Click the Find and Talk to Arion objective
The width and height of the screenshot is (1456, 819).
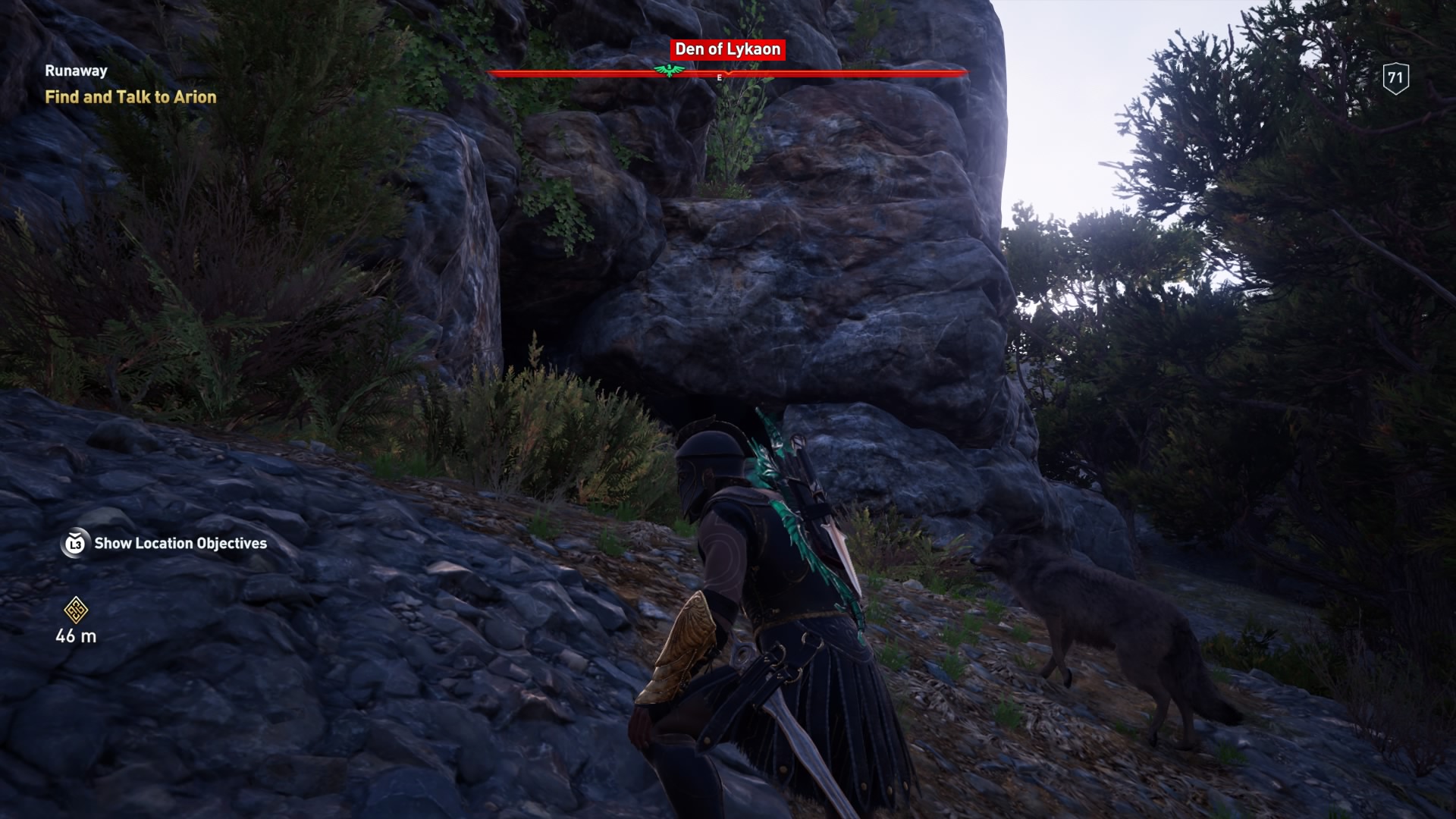[x=132, y=98]
